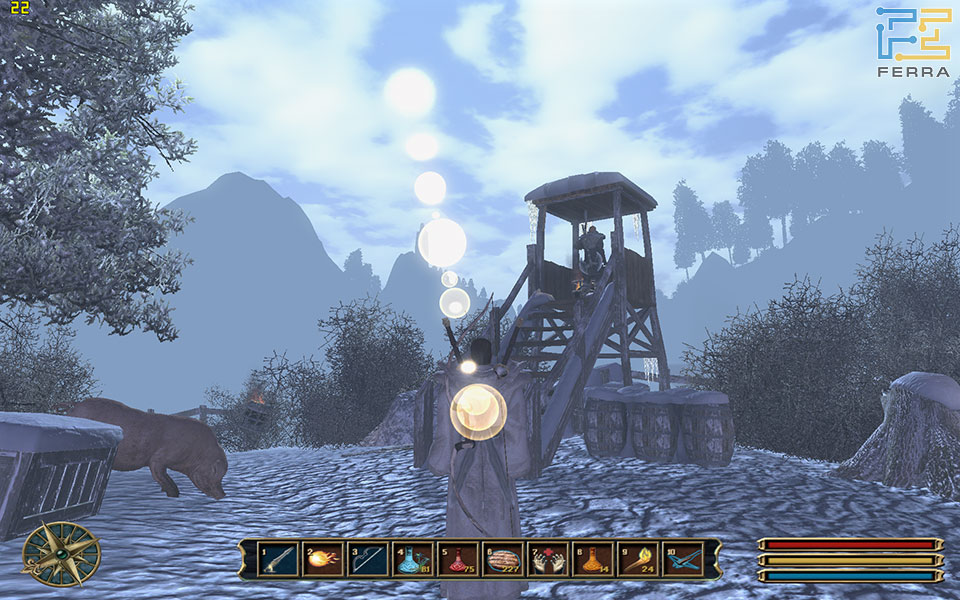Screen dimensions: 960x600
Task: Click the compass in the corner
Action: [62, 553]
